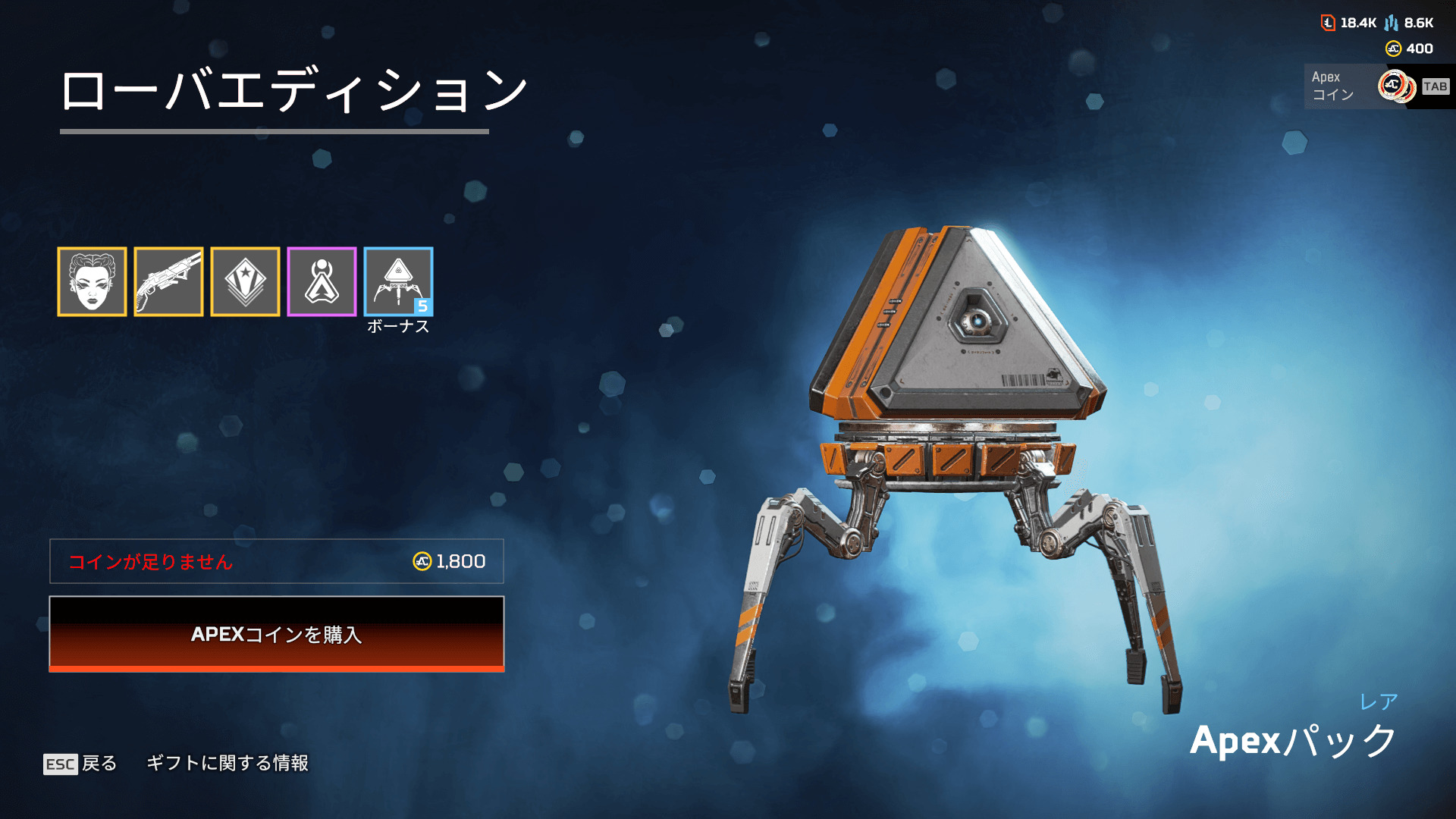Click the 1,800 coin price row
The image size is (1456, 819).
point(277,561)
